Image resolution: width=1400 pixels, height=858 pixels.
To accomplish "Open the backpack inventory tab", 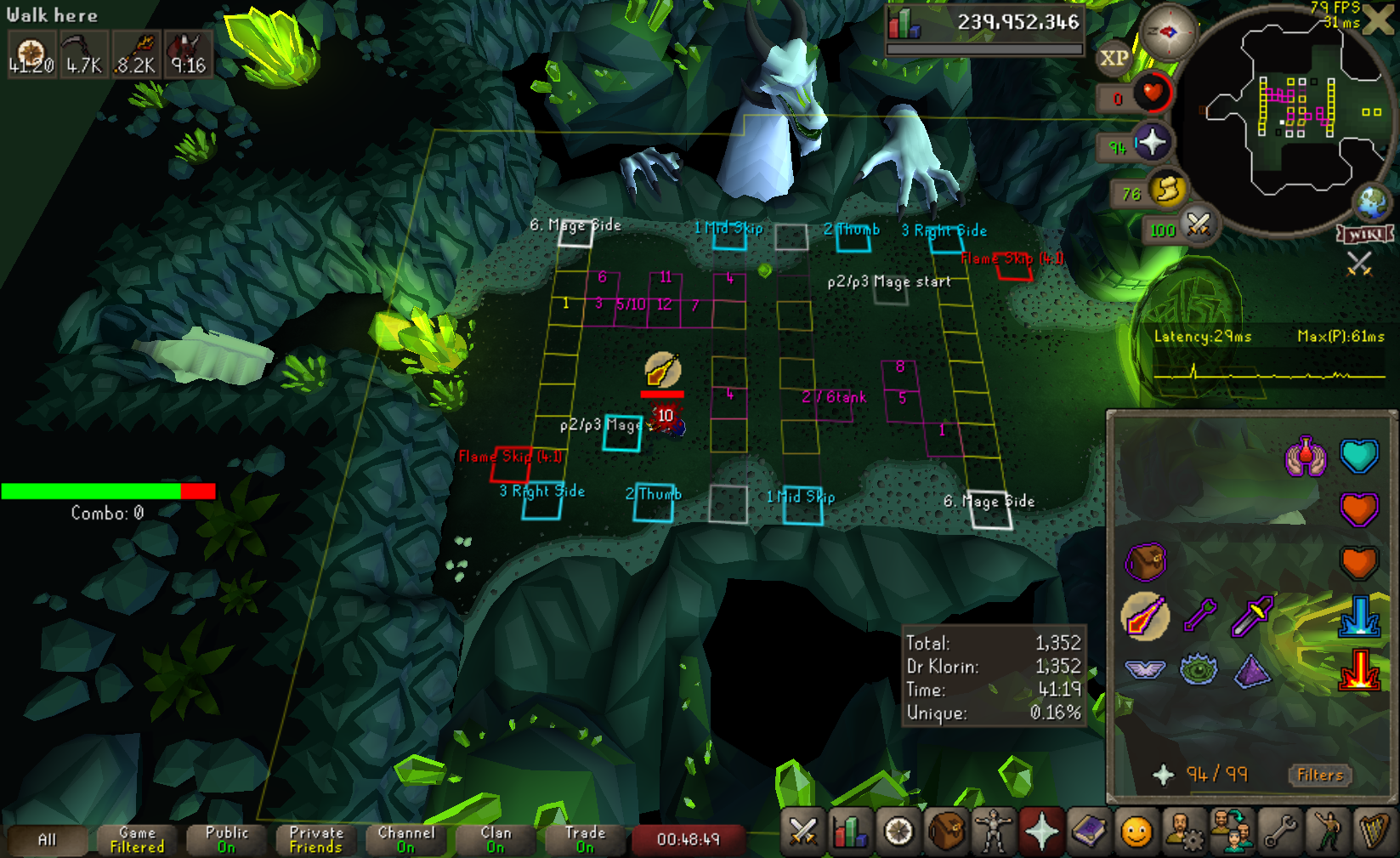I will 946,832.
